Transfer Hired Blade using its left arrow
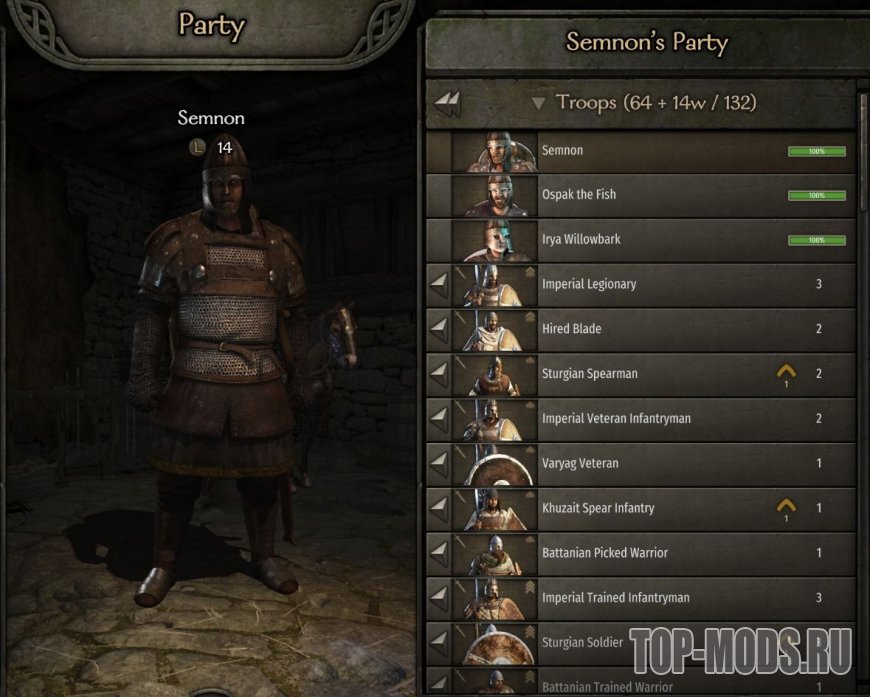 (x=438, y=329)
